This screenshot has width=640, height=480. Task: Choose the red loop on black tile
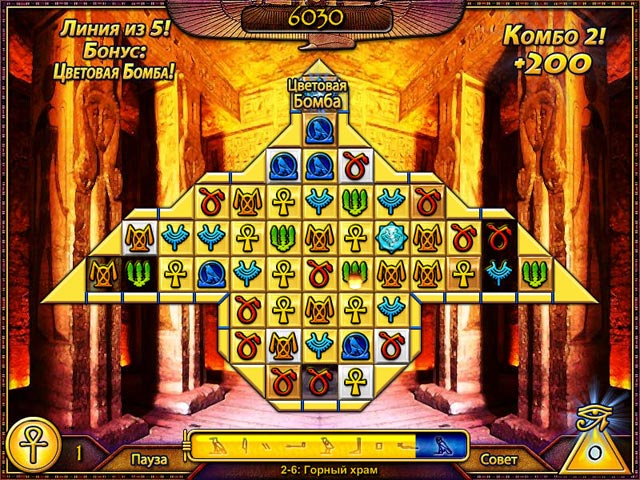pyautogui.click(x=497, y=236)
